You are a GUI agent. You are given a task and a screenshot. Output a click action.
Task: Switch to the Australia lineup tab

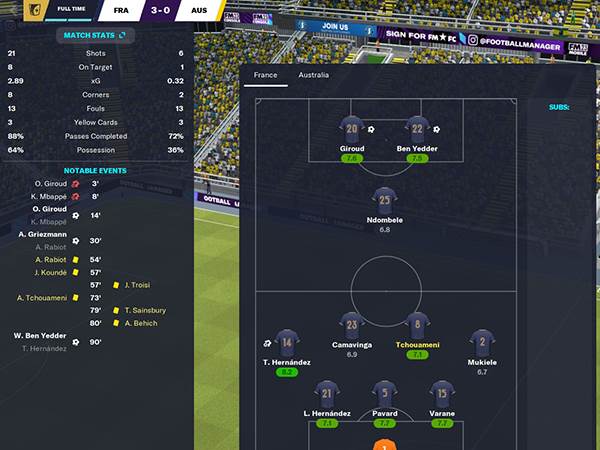point(312,75)
